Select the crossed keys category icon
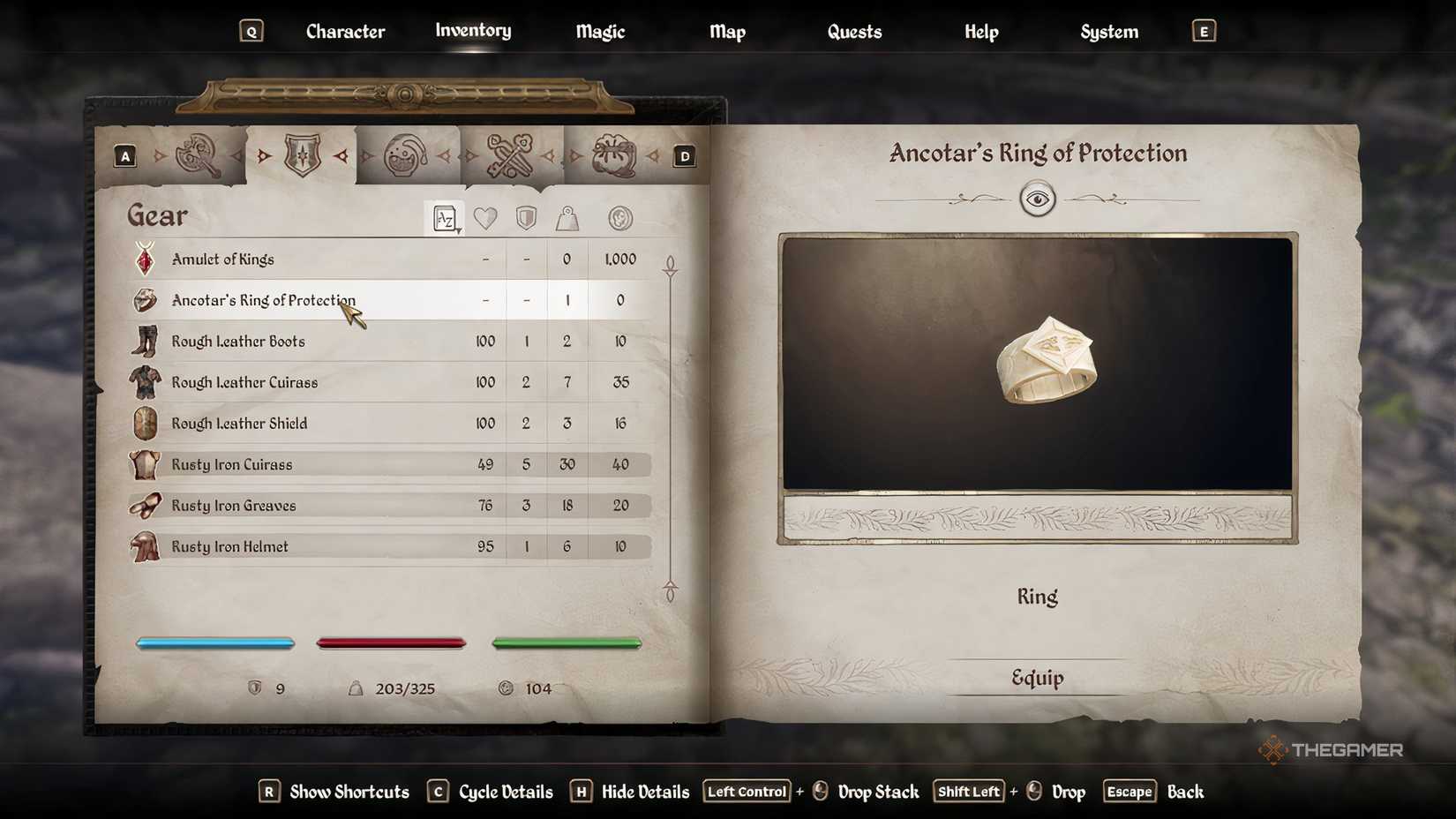Screen dimensions: 1456x819 click(510, 154)
